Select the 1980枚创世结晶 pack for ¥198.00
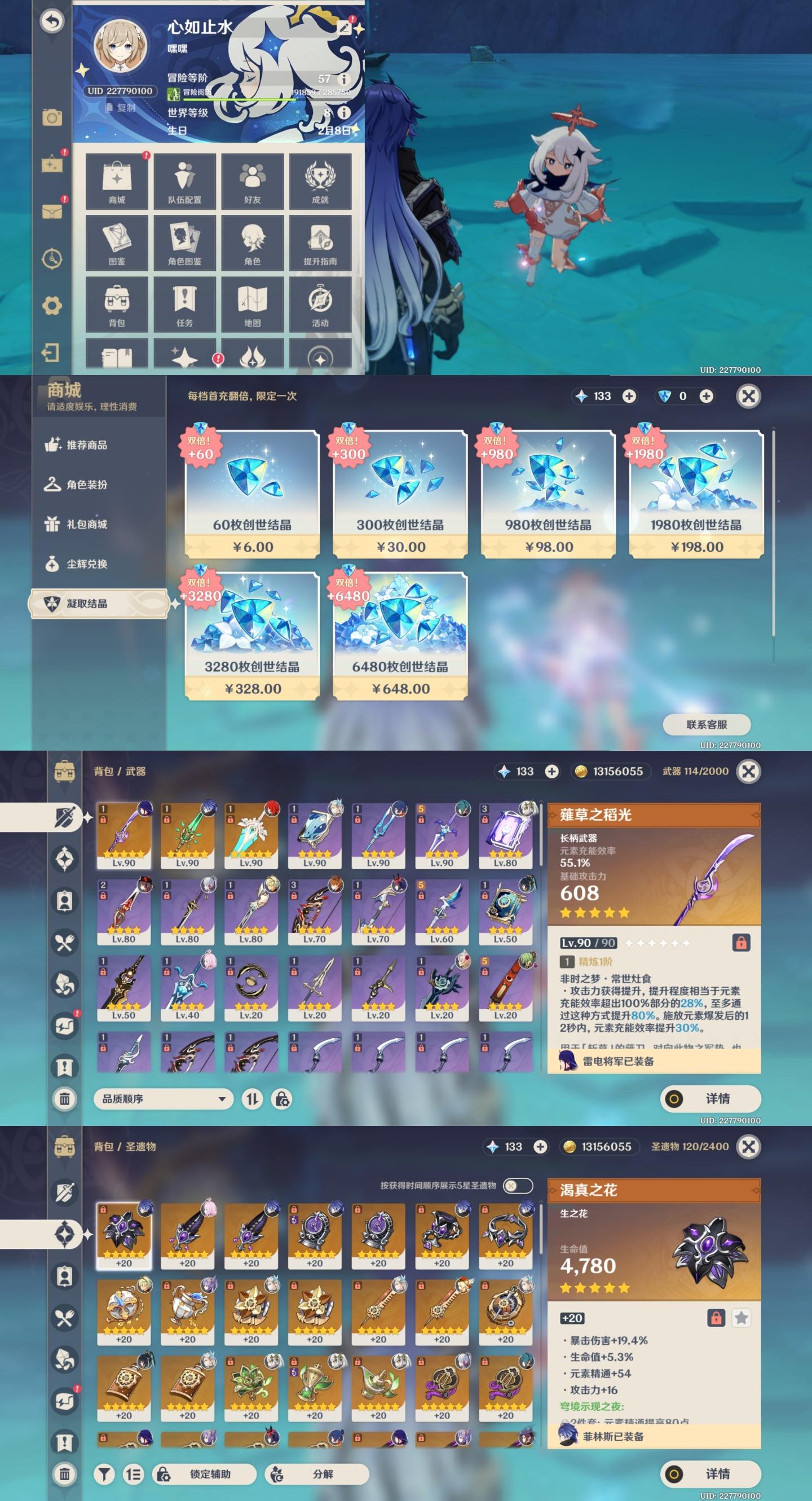 (x=695, y=494)
